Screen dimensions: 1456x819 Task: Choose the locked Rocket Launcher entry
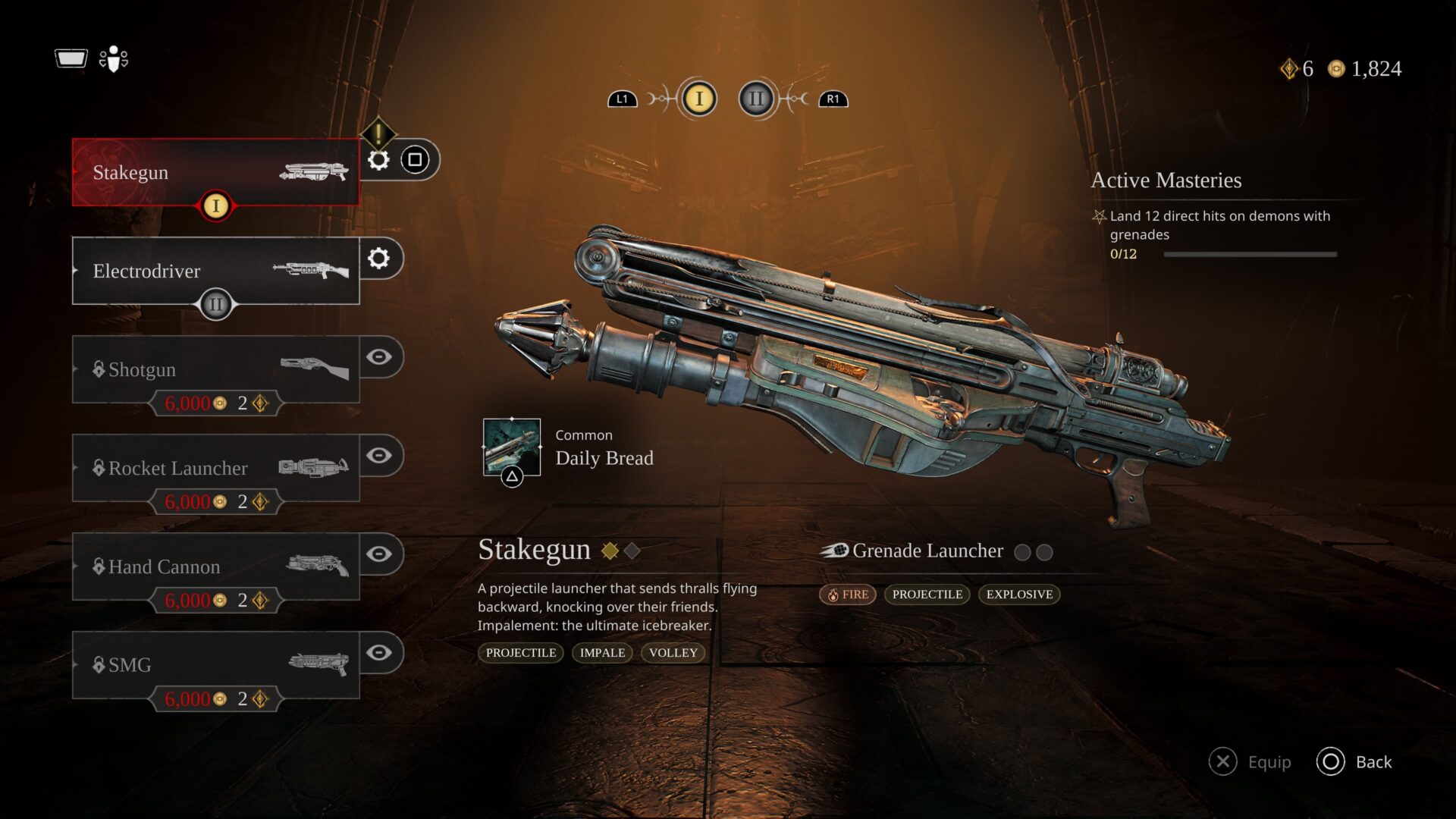(215, 468)
